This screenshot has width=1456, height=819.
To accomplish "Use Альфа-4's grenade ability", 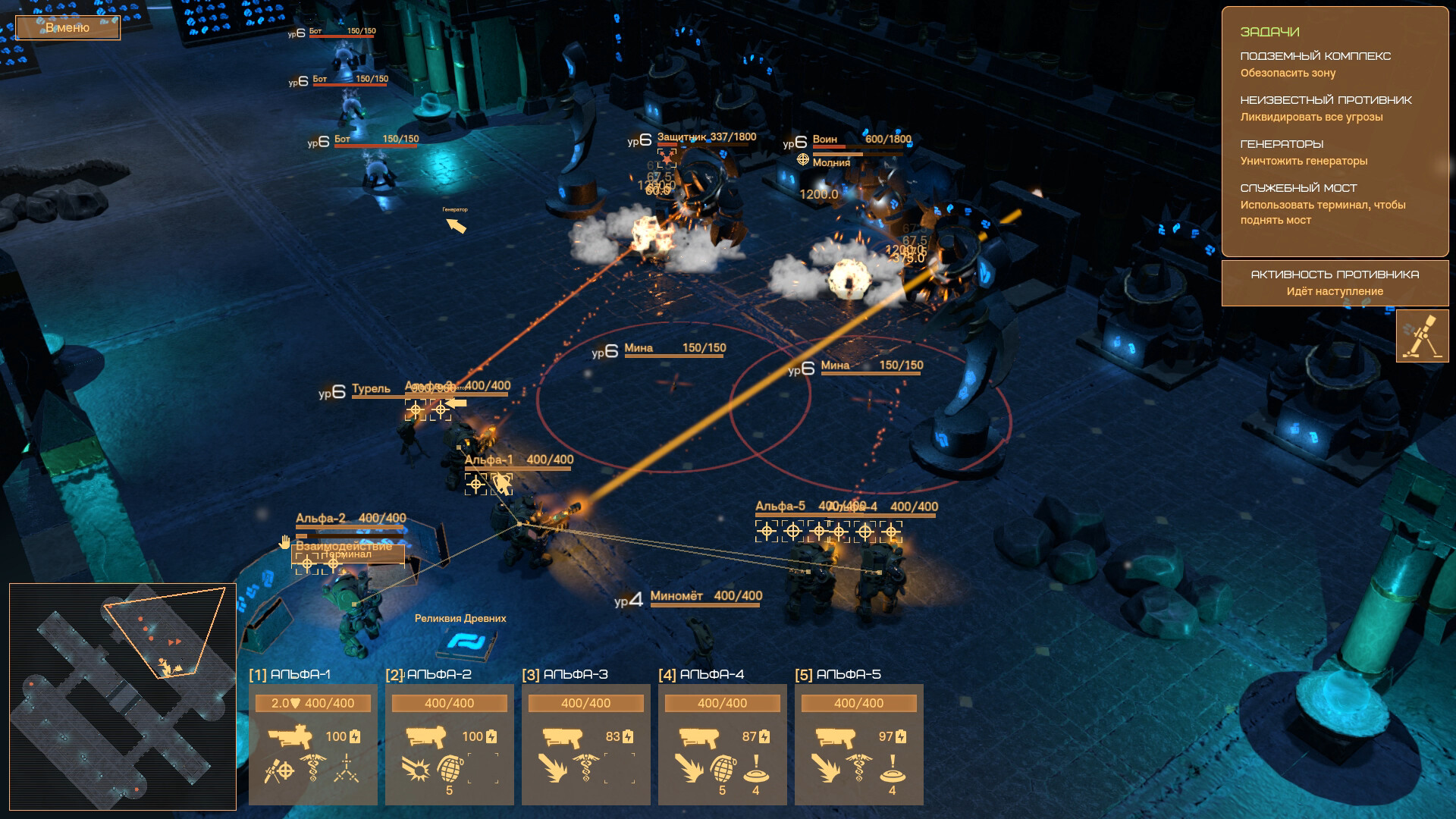I will point(723,769).
